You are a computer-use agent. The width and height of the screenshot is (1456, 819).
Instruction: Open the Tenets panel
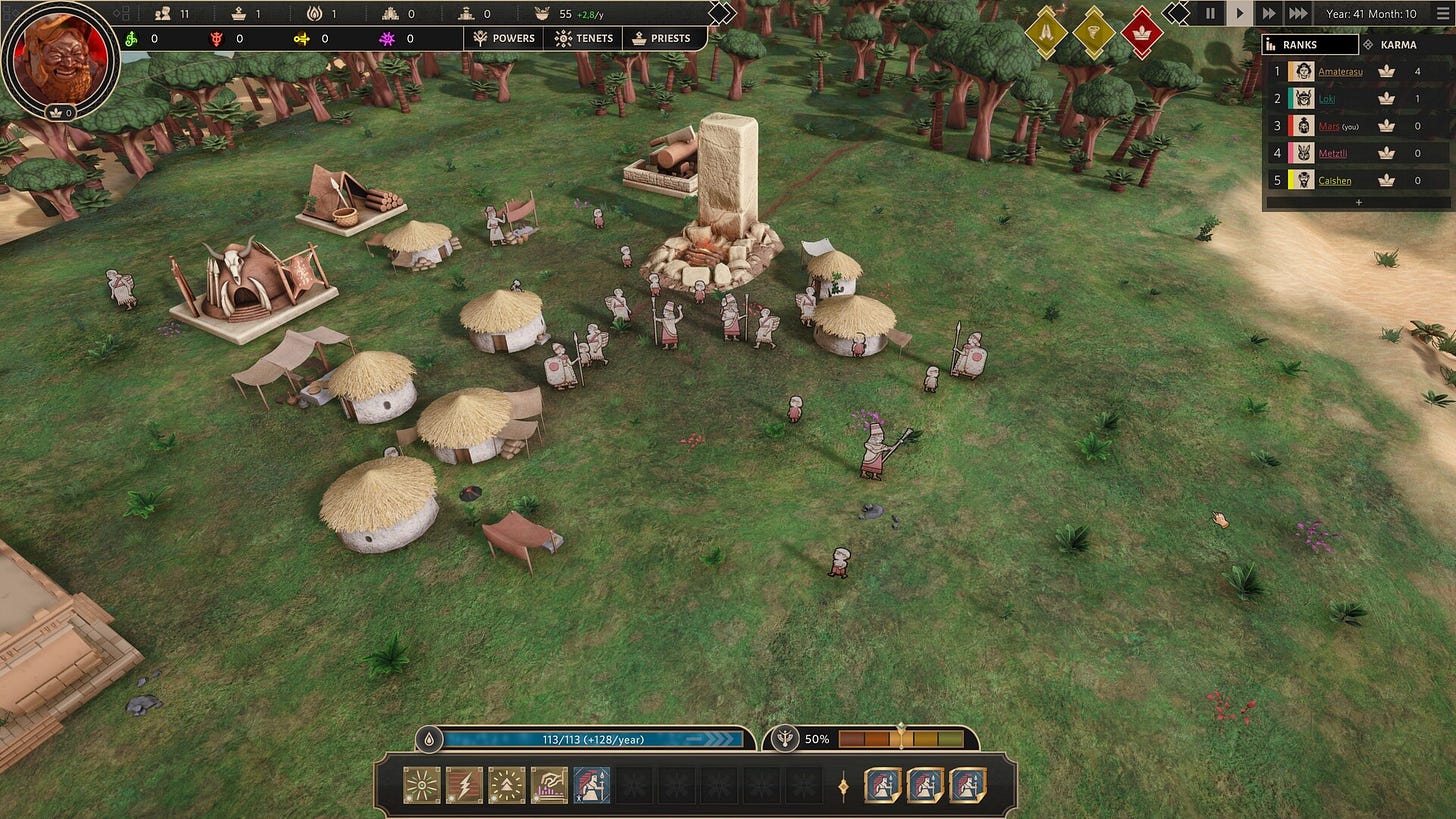[584, 38]
